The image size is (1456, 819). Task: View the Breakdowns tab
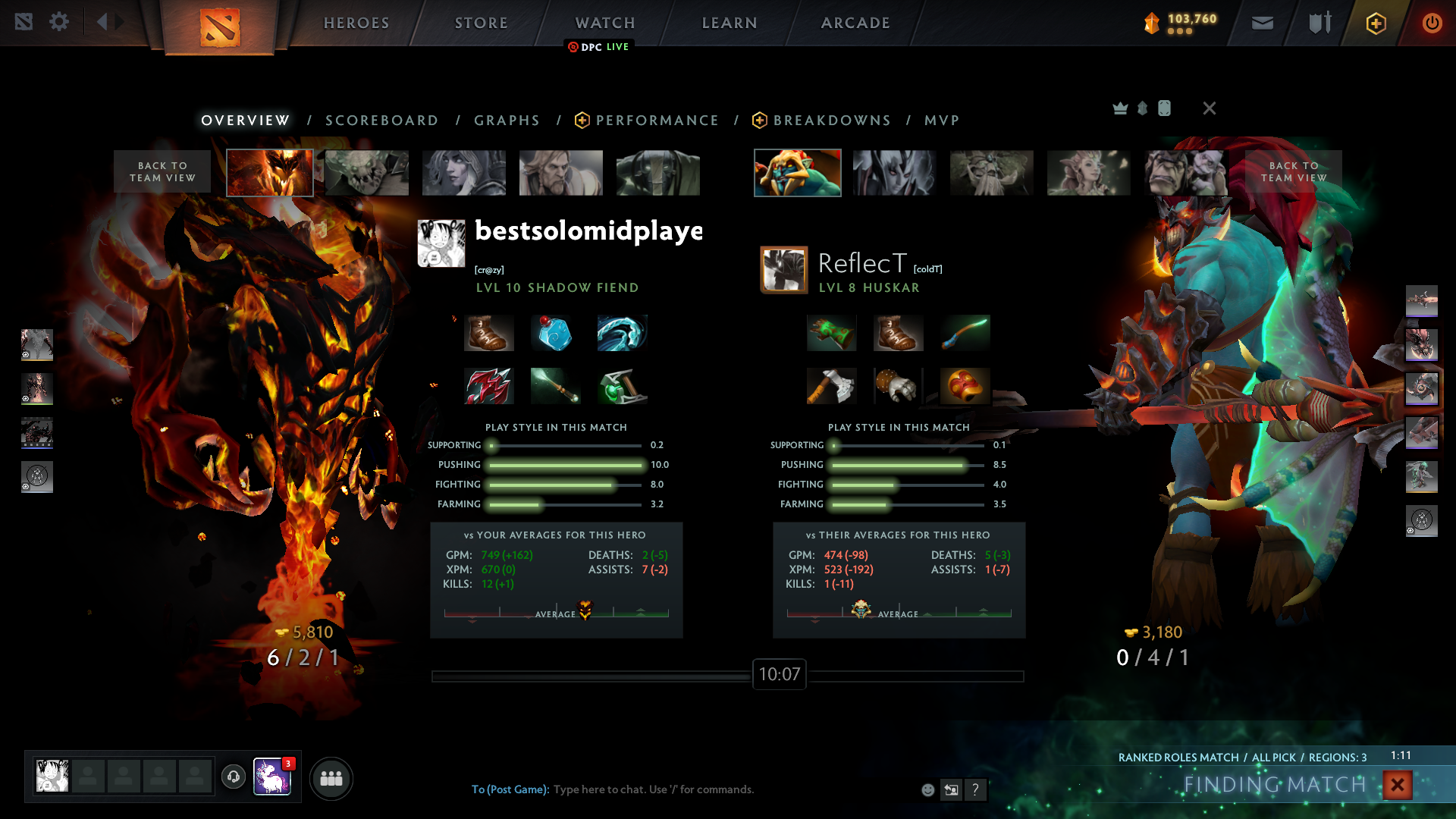point(831,121)
